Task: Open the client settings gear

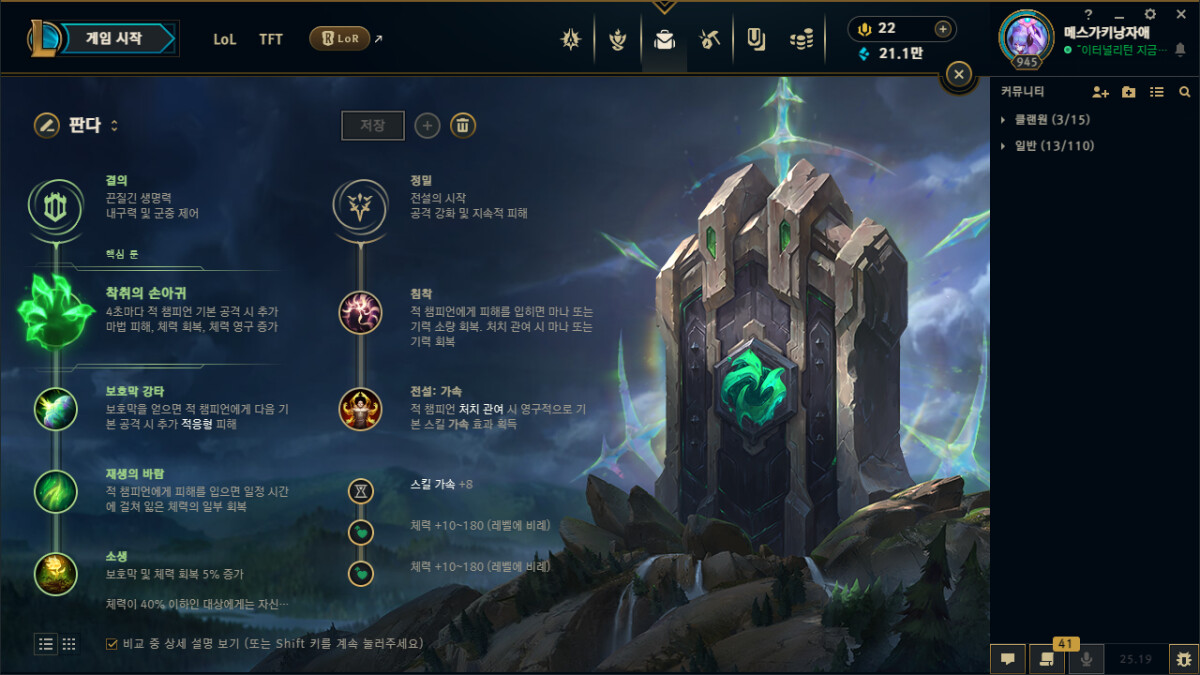Action: [x=1150, y=14]
